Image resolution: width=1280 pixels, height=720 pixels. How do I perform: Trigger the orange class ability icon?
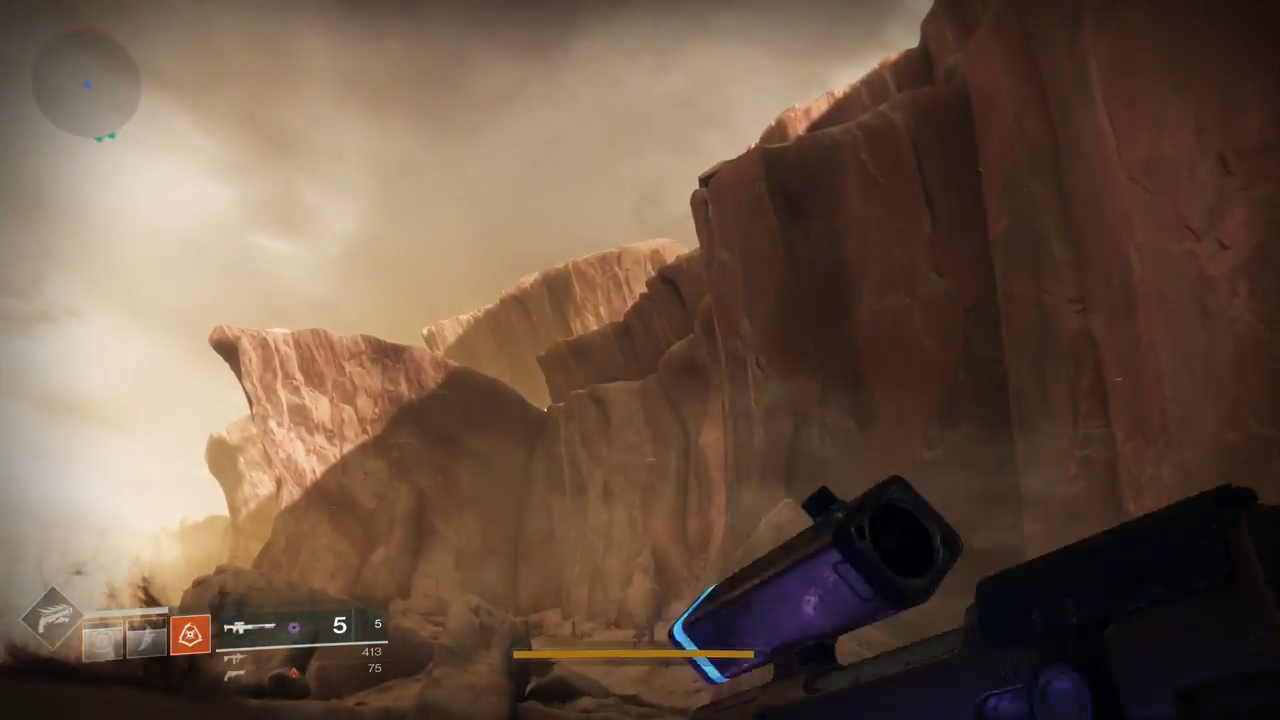click(x=190, y=635)
